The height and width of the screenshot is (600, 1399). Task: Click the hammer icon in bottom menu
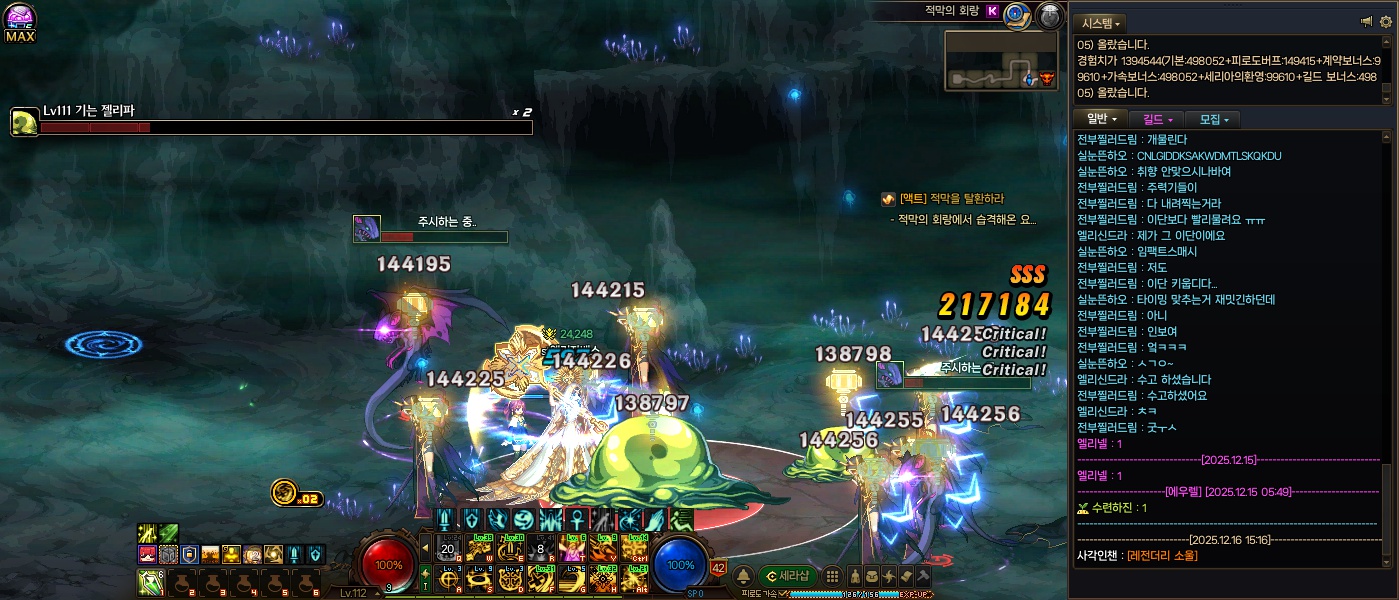pyautogui.click(x=922, y=576)
